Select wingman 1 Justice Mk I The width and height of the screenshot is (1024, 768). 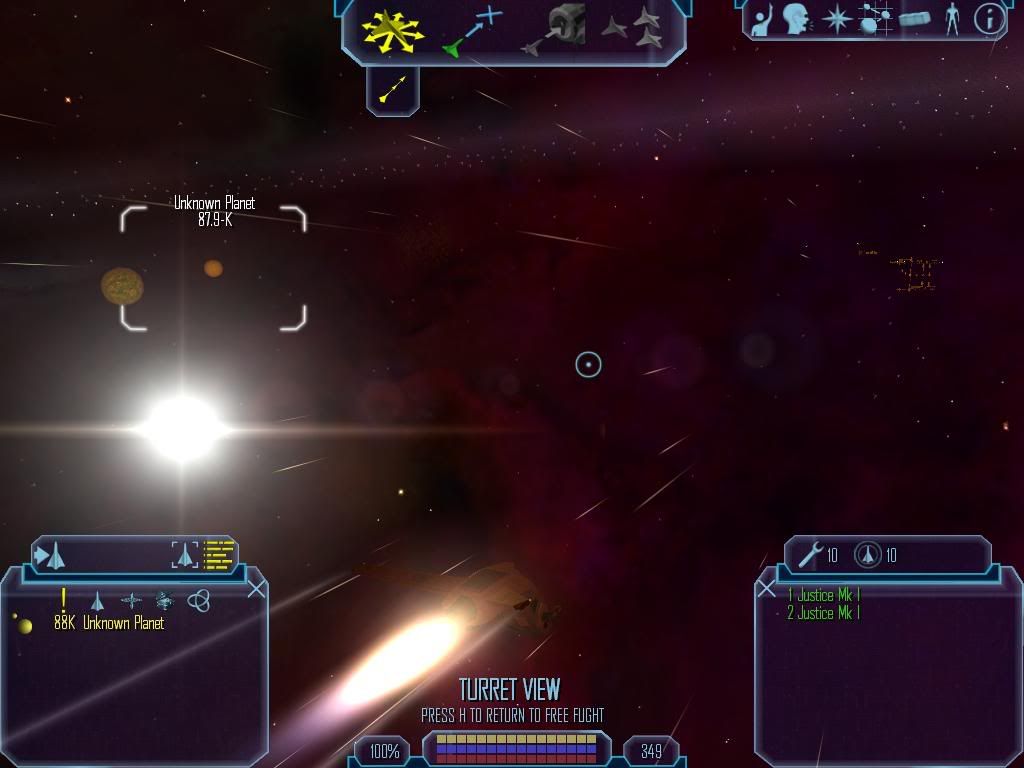tap(823, 596)
